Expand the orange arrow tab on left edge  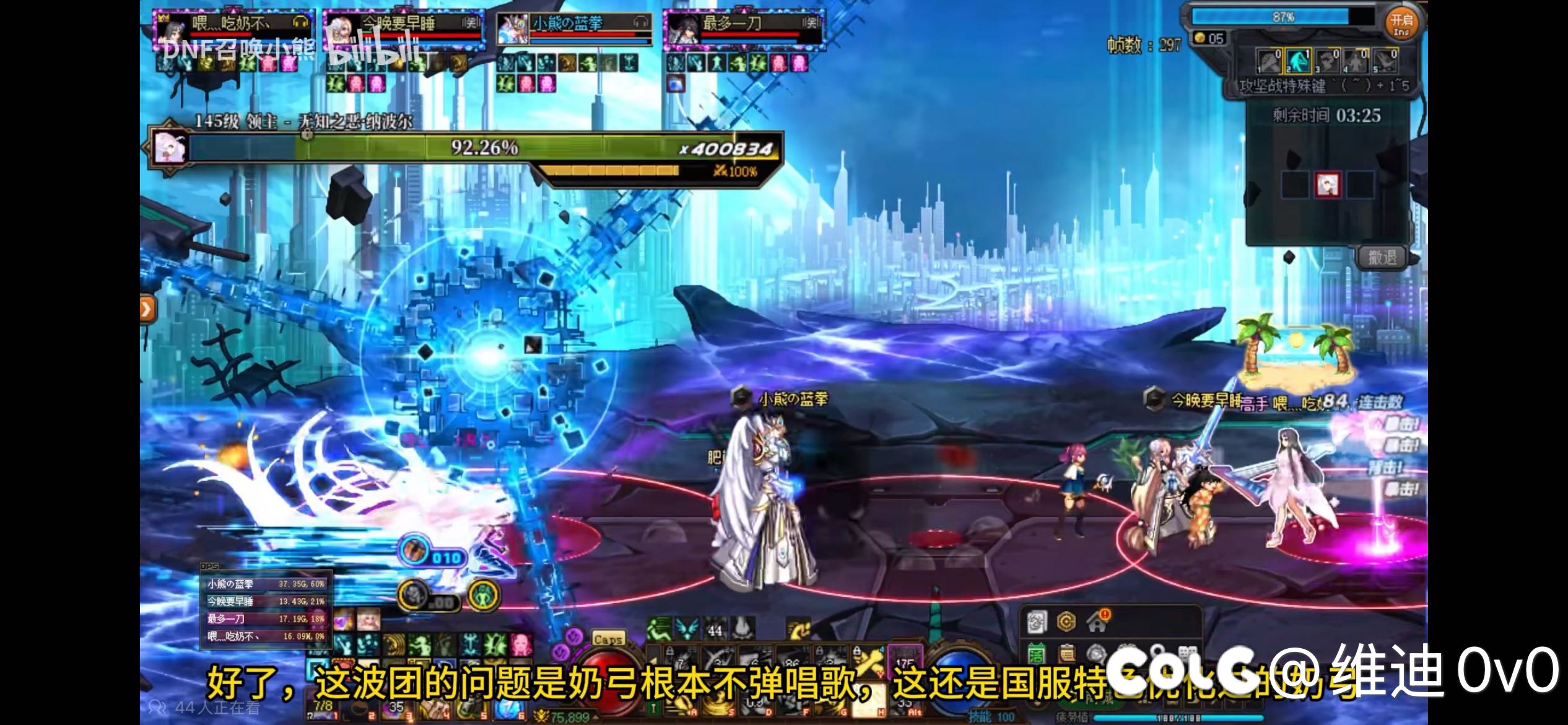tap(146, 309)
